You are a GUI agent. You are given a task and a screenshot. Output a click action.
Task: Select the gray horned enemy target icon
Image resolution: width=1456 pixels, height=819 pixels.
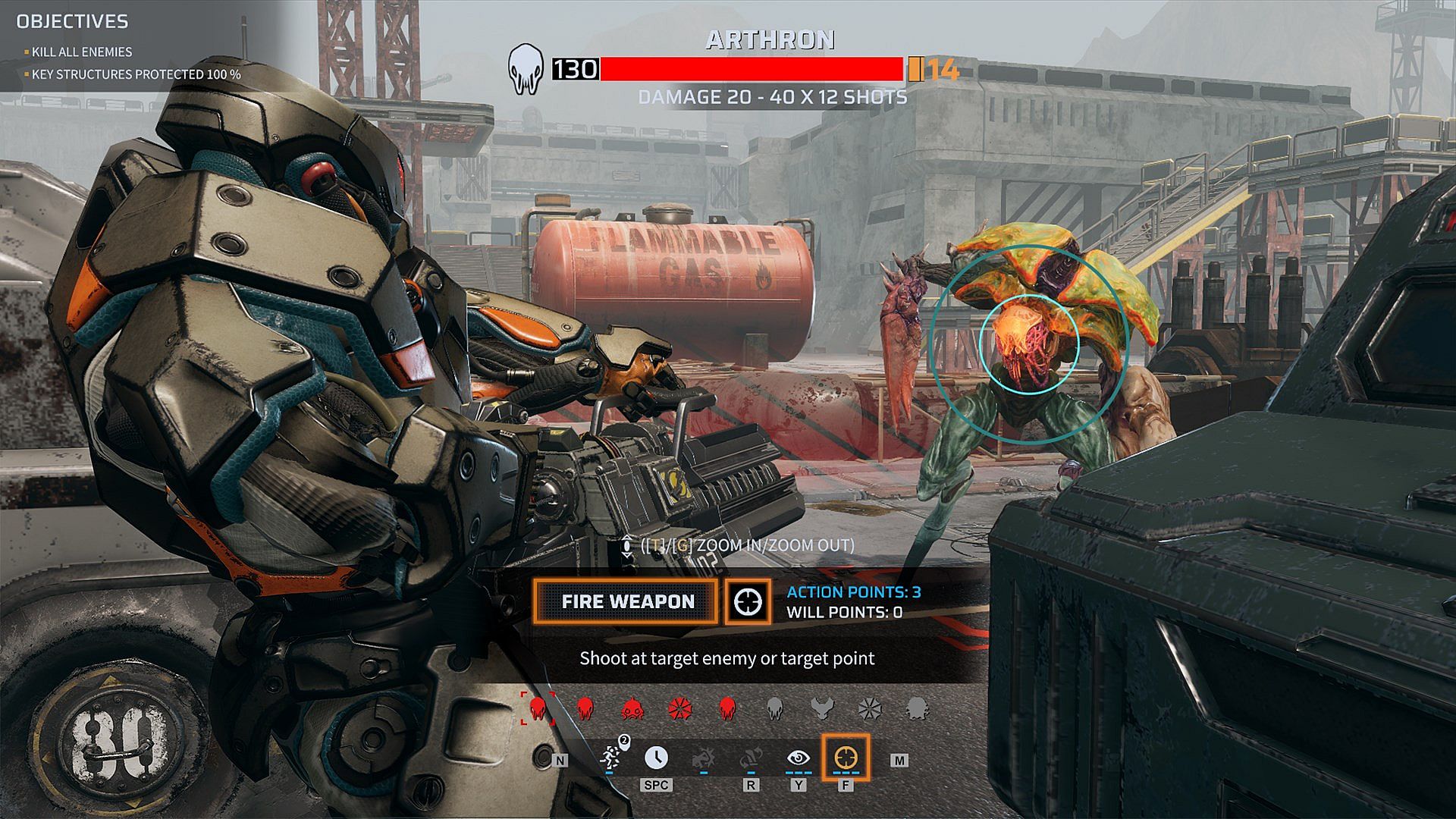[x=822, y=708]
